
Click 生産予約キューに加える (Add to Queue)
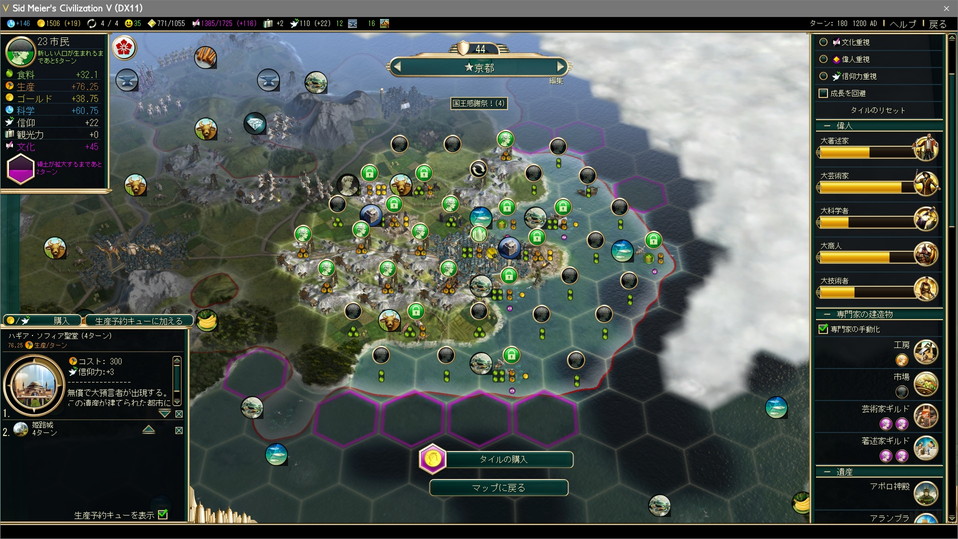138,321
